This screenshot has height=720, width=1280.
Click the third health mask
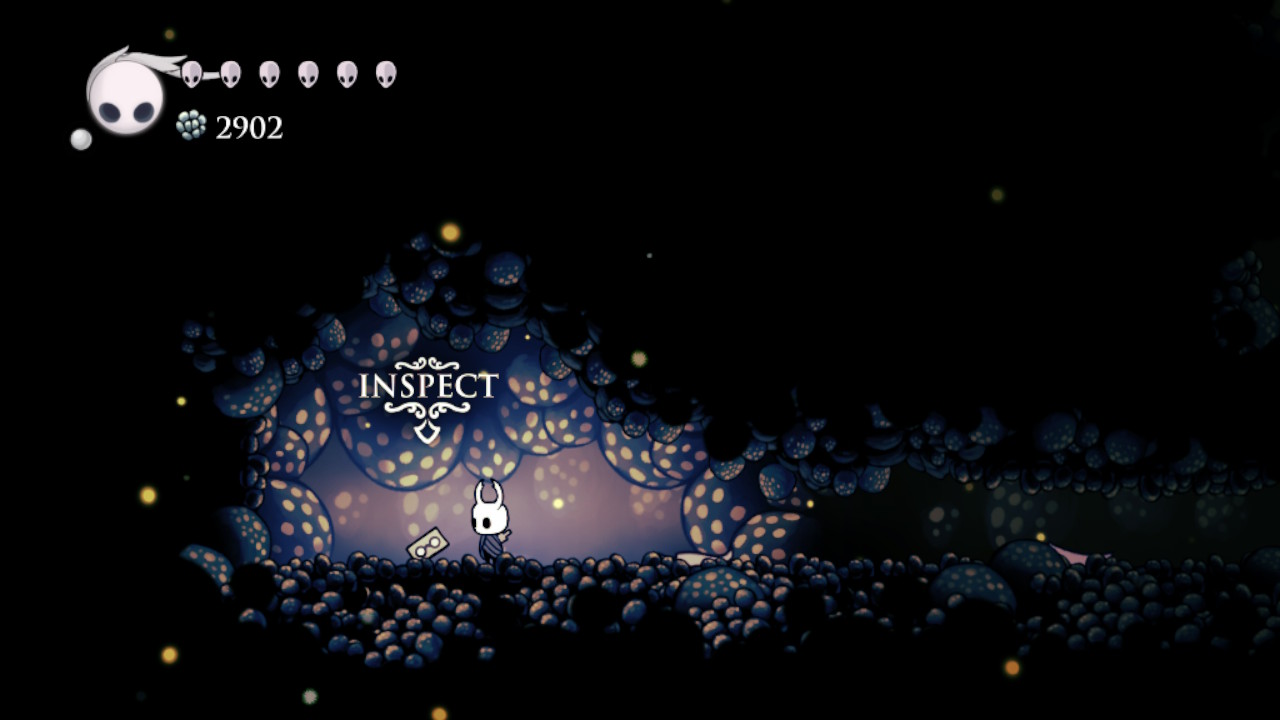(x=268, y=72)
